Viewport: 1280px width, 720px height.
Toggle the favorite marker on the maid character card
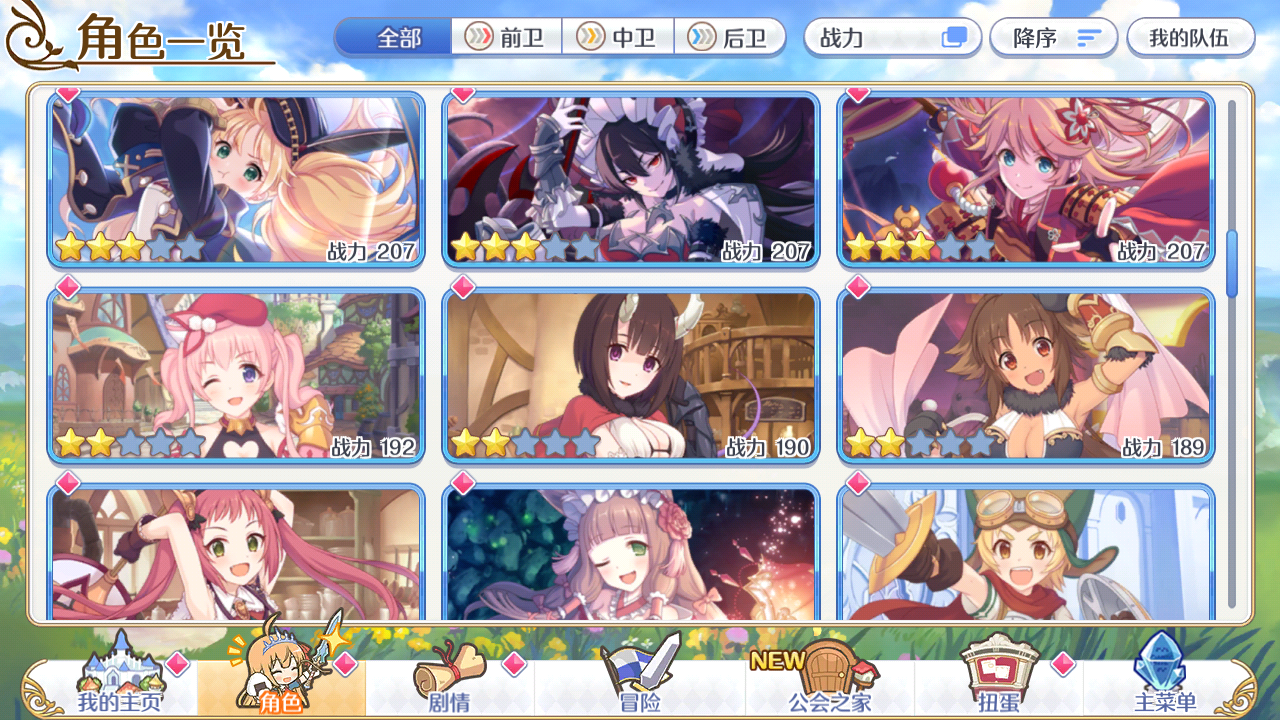click(x=462, y=92)
